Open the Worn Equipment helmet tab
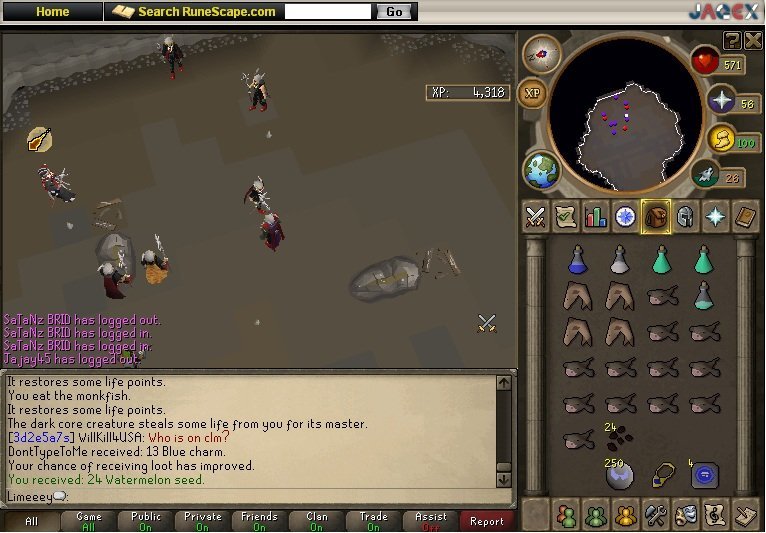This screenshot has width=766, height=533. click(686, 217)
